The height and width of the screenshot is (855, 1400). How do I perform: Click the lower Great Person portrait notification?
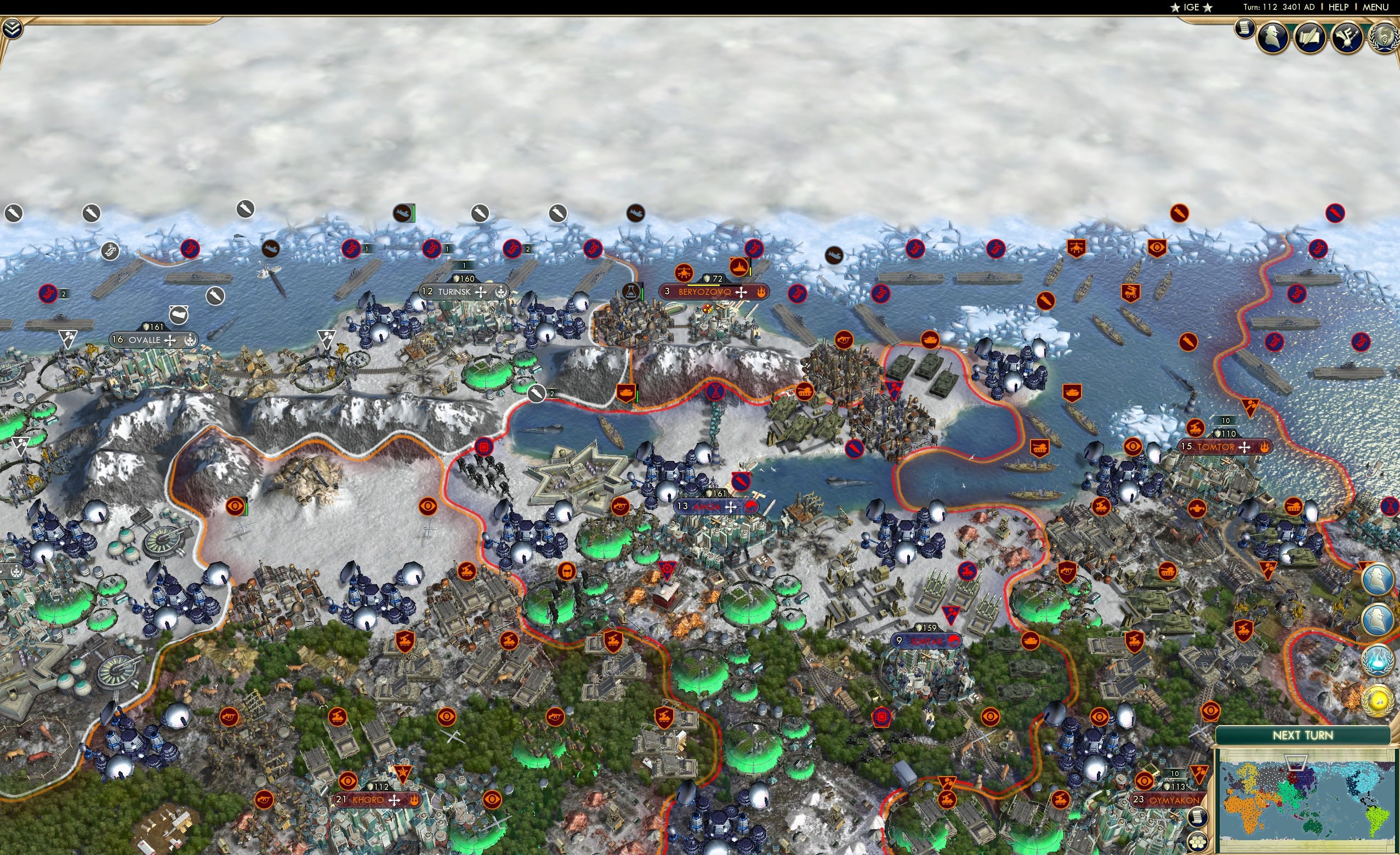click(x=1377, y=619)
